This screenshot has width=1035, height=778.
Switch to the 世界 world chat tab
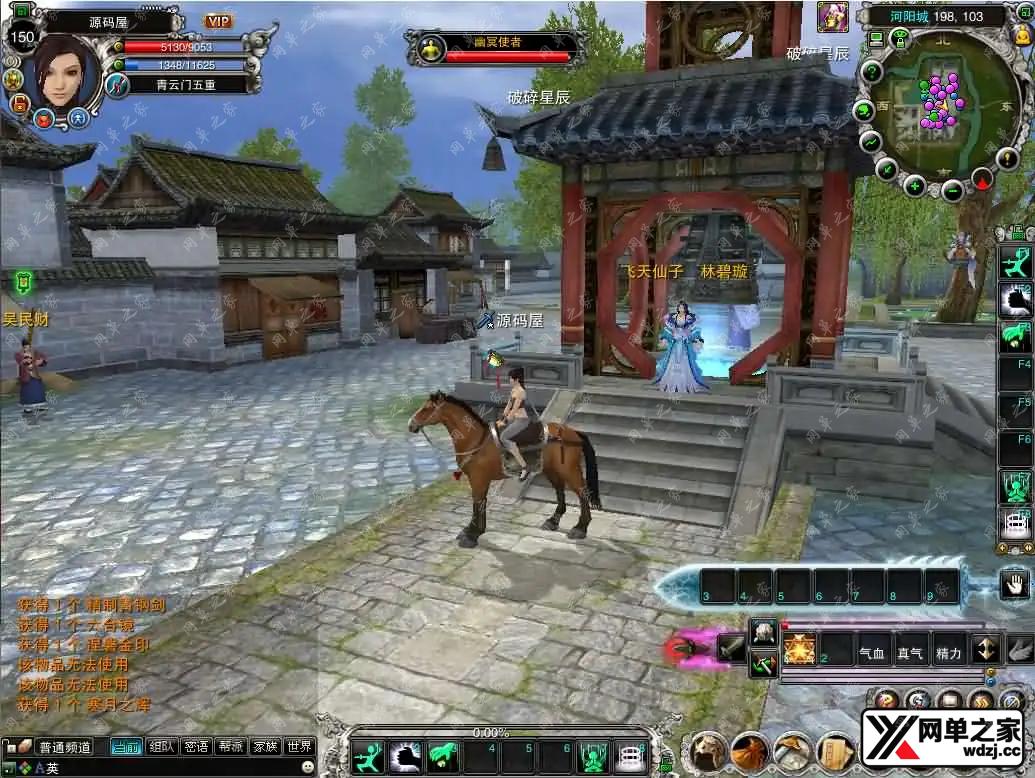coord(299,747)
